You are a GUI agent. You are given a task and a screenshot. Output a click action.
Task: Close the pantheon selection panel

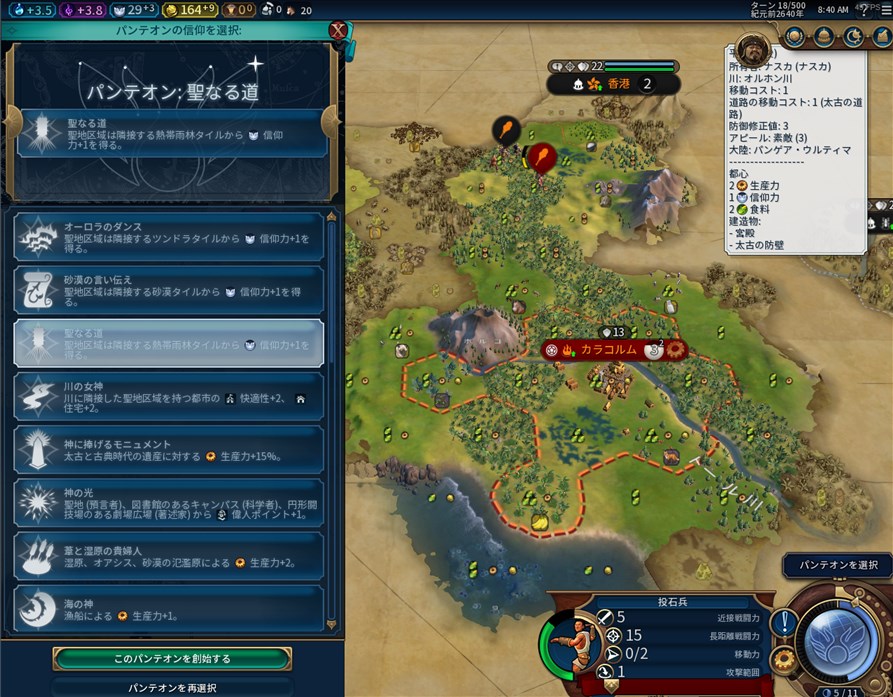pos(338,28)
